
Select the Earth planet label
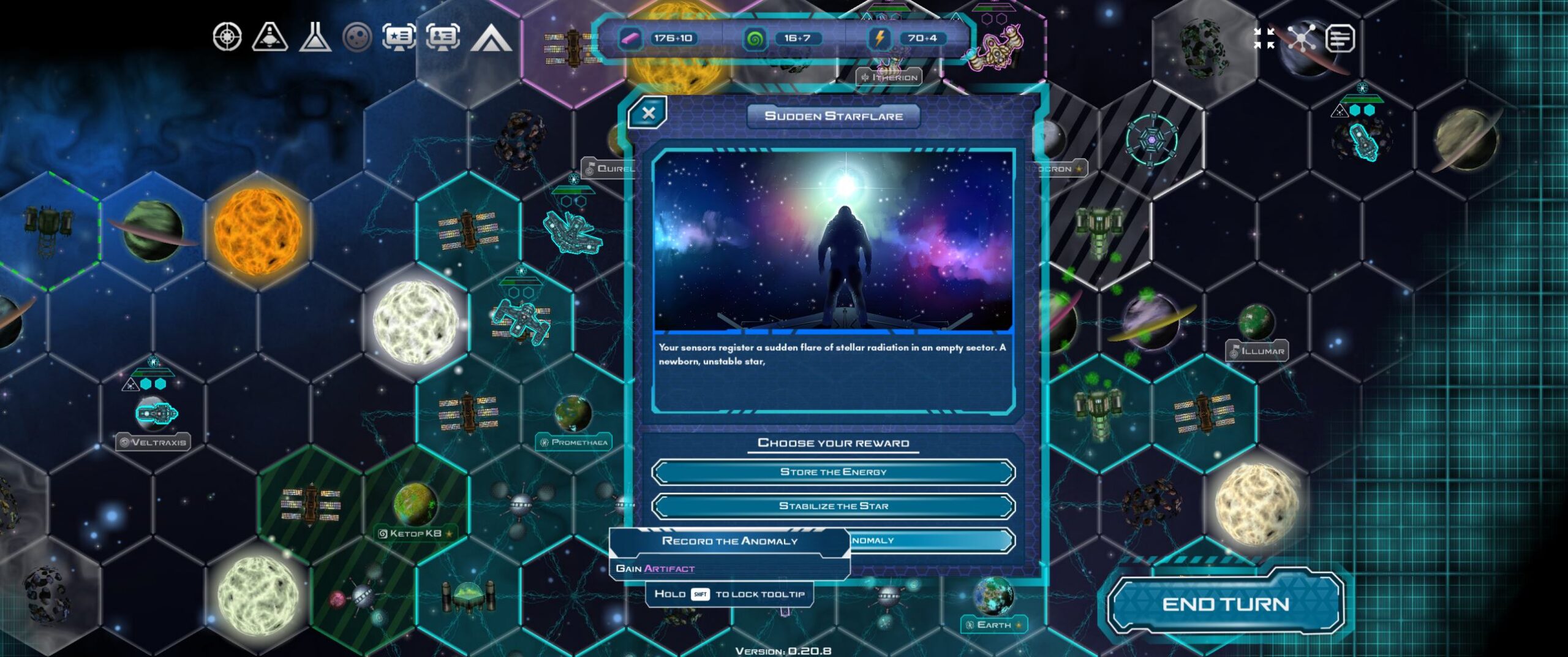(993, 625)
